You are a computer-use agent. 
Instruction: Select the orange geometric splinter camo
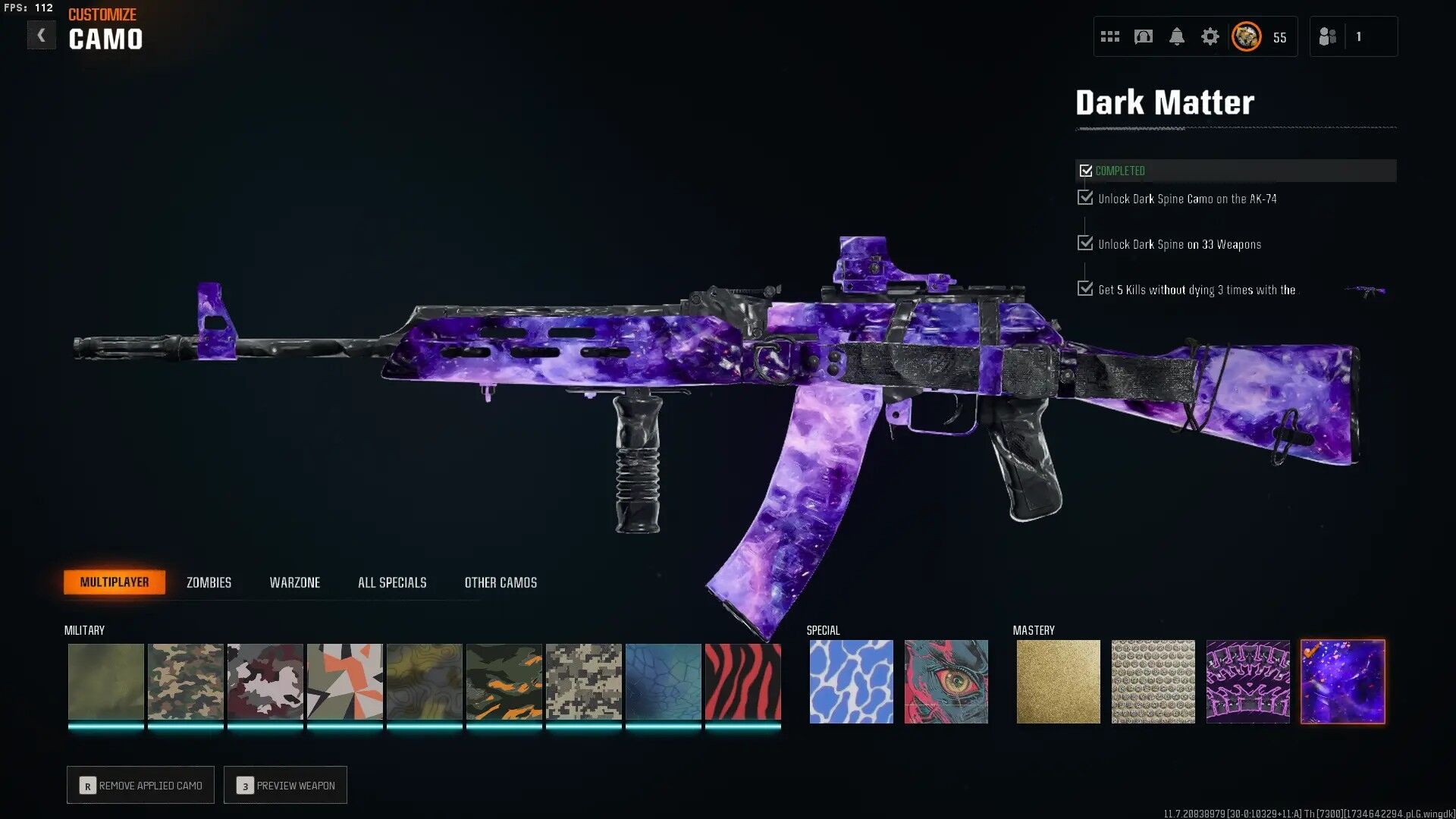[x=344, y=682]
